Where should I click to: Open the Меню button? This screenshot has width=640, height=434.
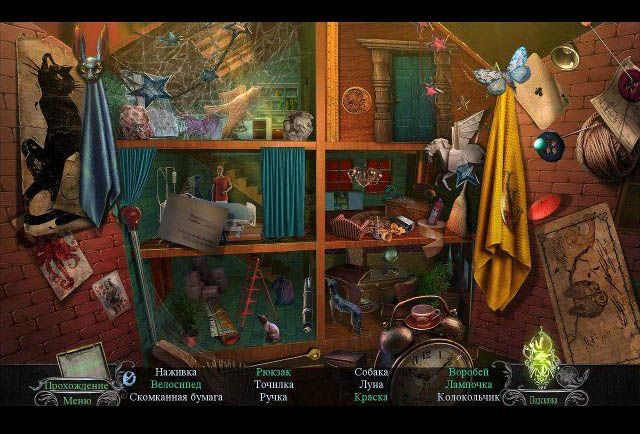[x=76, y=402]
